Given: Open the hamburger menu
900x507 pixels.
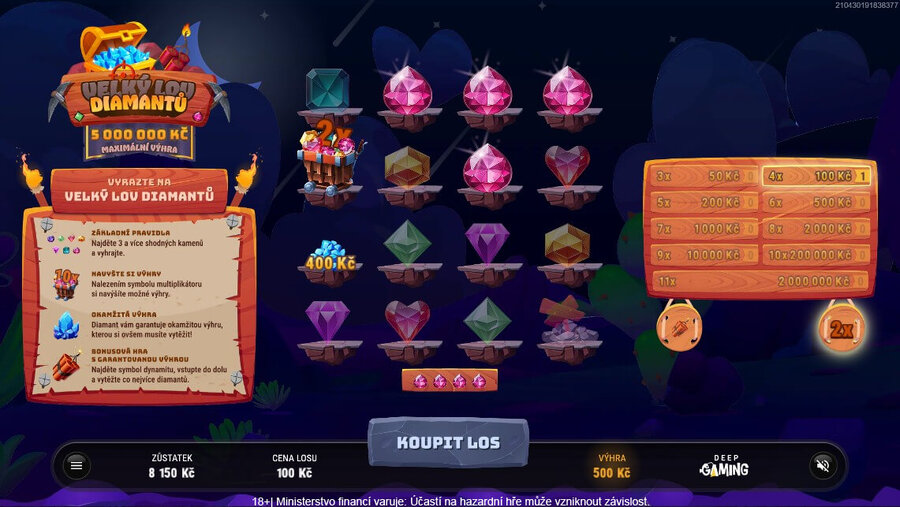Looking at the screenshot, I should (x=76, y=465).
